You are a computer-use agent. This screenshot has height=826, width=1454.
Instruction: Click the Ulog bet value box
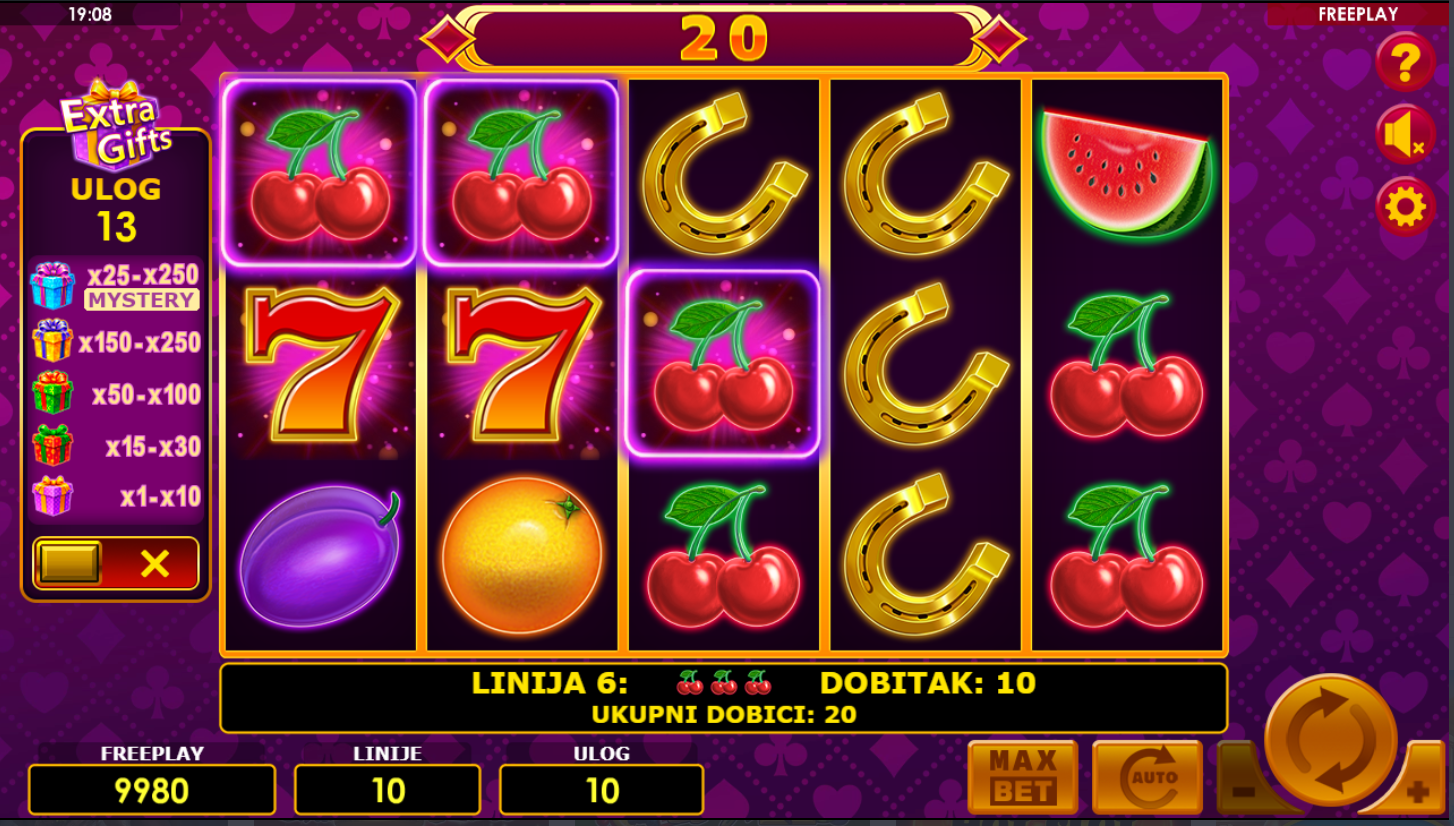(601, 790)
